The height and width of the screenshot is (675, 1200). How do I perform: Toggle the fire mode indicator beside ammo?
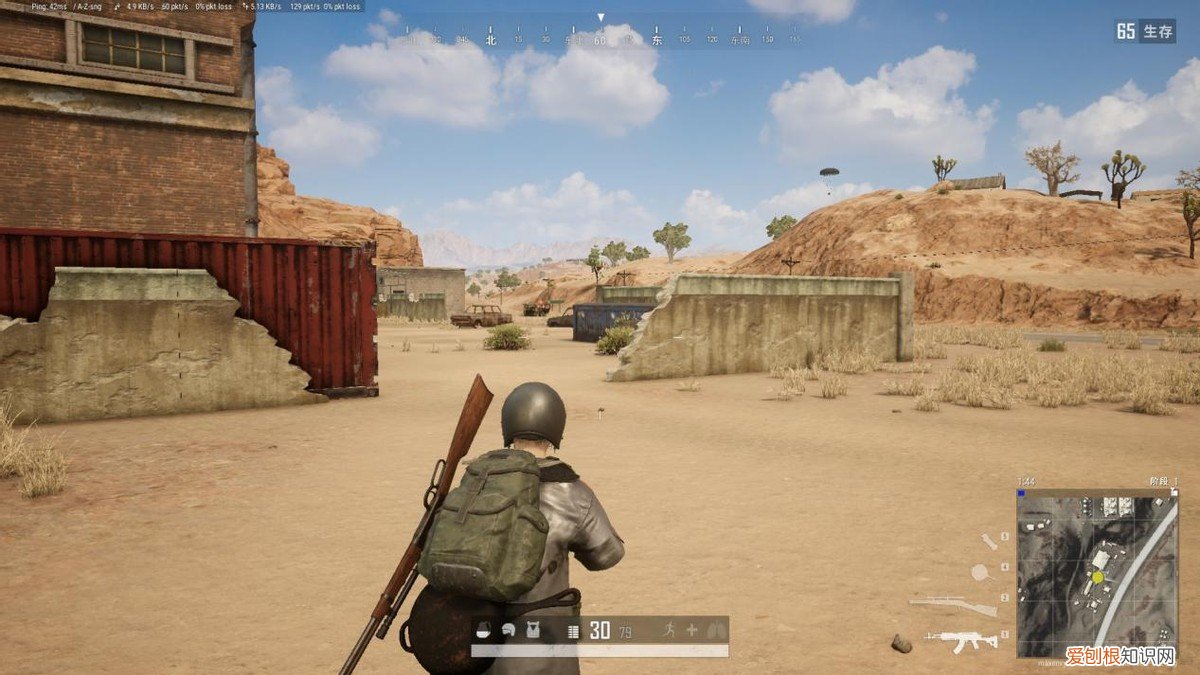pos(573,631)
